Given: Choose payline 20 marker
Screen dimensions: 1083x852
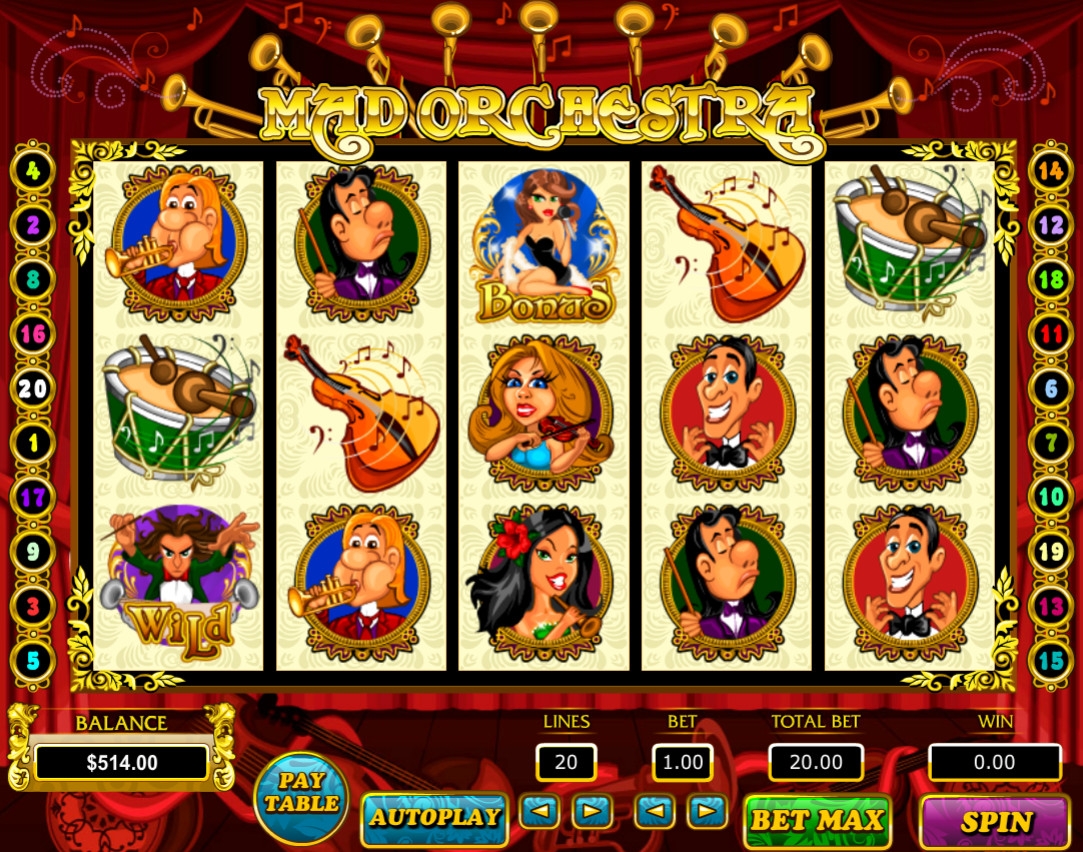Looking at the screenshot, I should click(33, 388).
